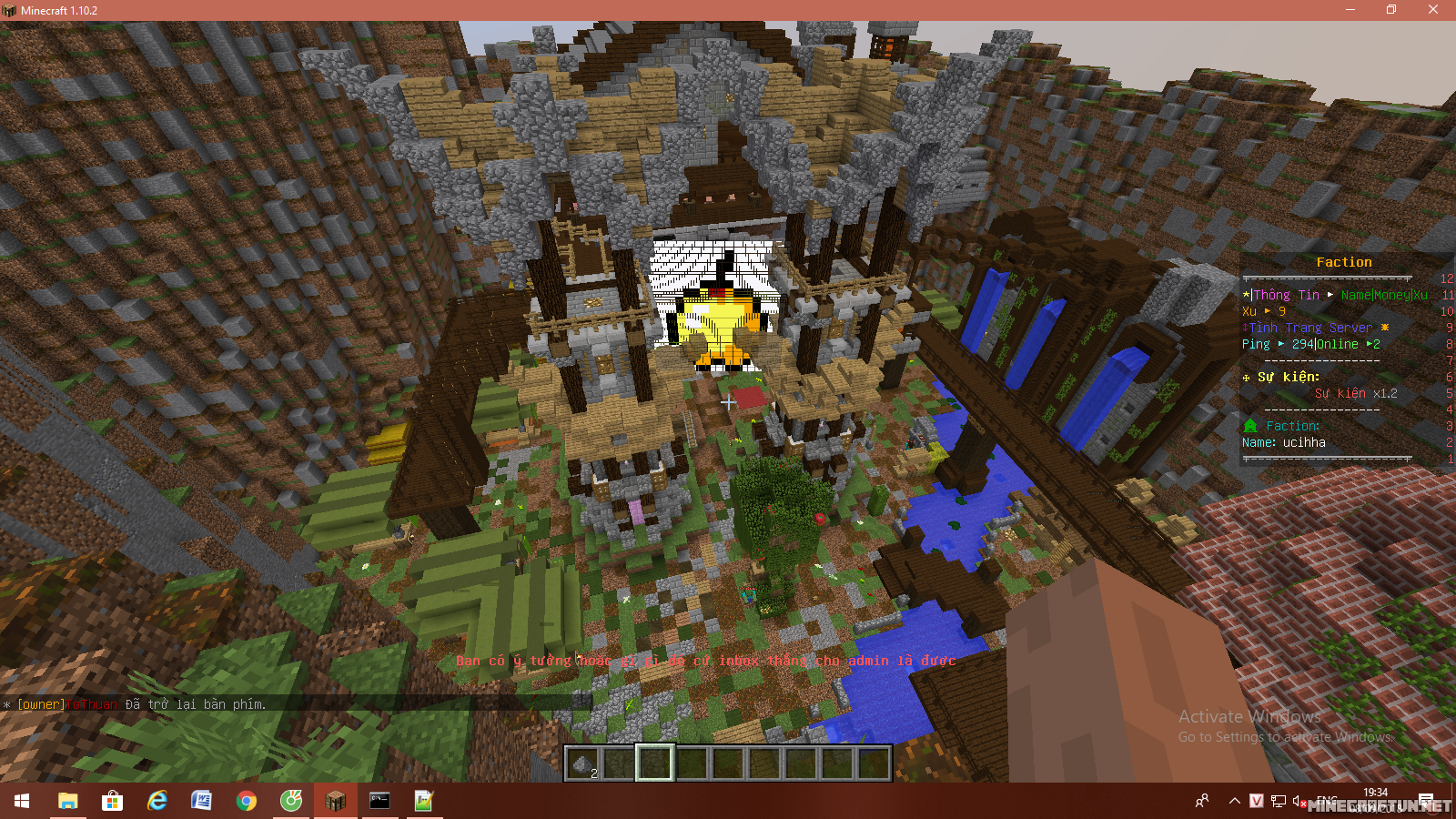1456x819 pixels.
Task: Minimize the Minecraft window
Action: [1350, 10]
